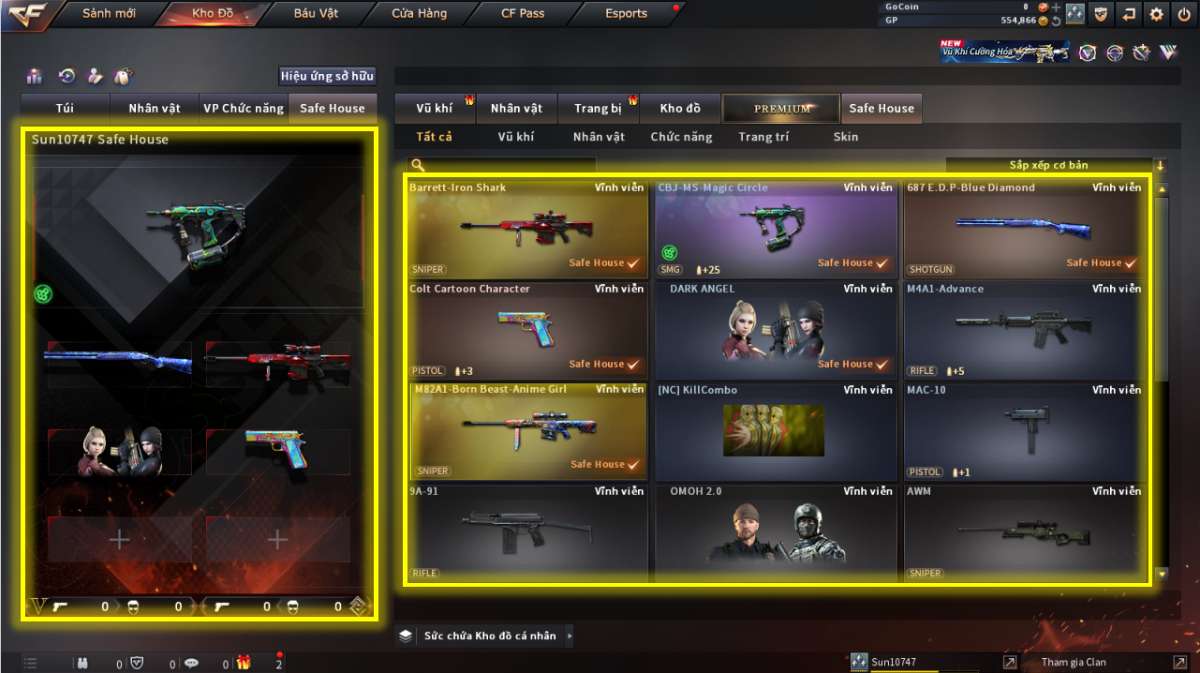Switch to the CF Pass tab
The image size is (1200, 673).
[522, 14]
